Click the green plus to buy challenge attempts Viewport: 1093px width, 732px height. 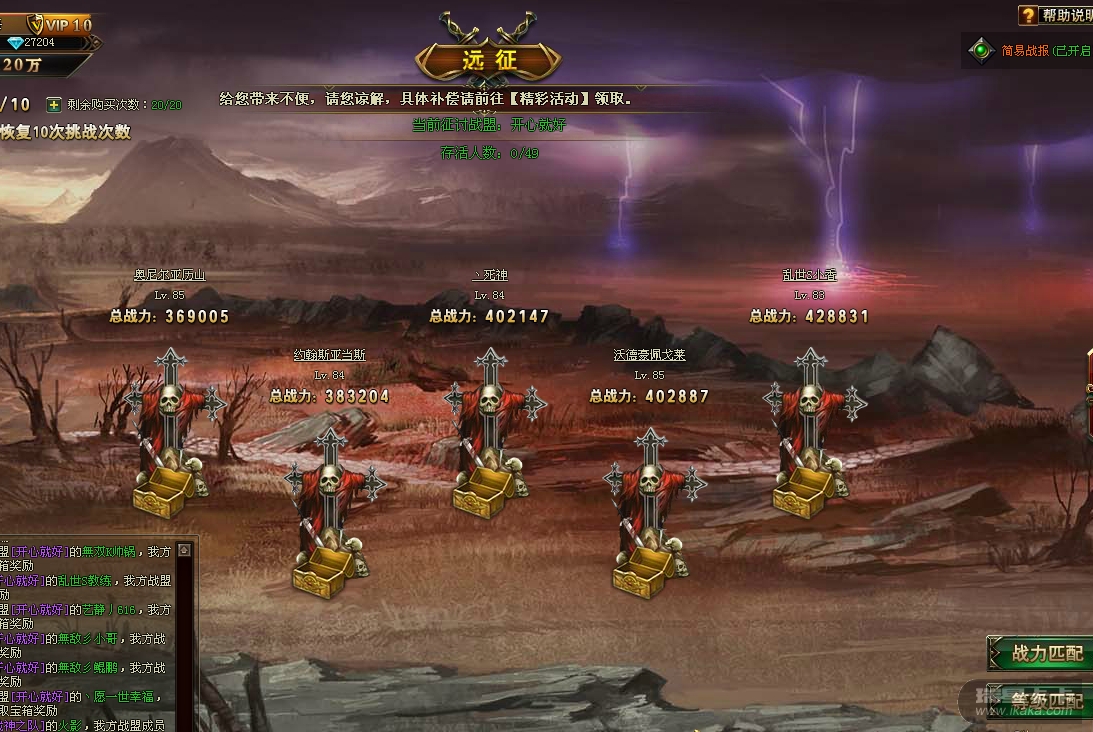[x=54, y=104]
